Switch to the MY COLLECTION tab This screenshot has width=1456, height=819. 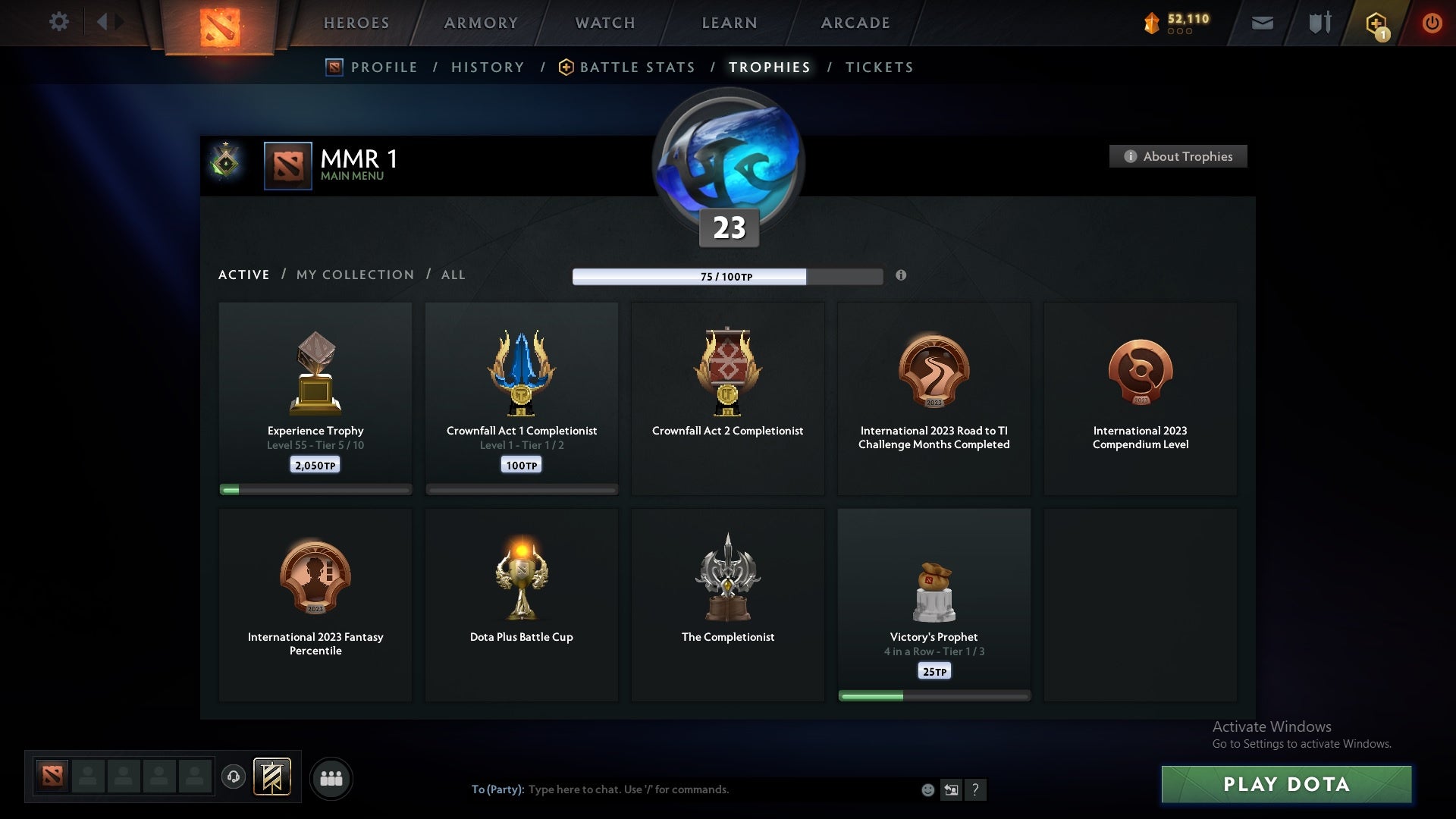tap(354, 275)
